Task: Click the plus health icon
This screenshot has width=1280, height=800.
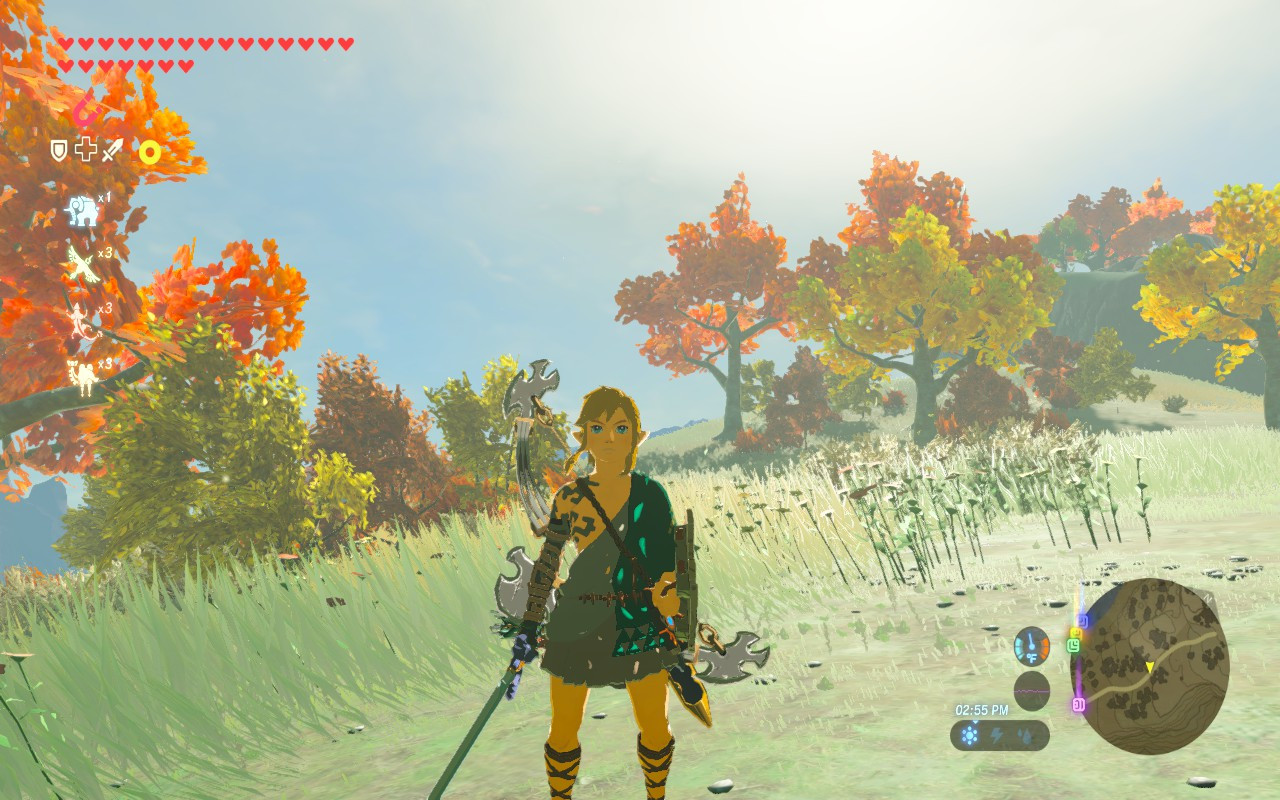Action: point(85,151)
